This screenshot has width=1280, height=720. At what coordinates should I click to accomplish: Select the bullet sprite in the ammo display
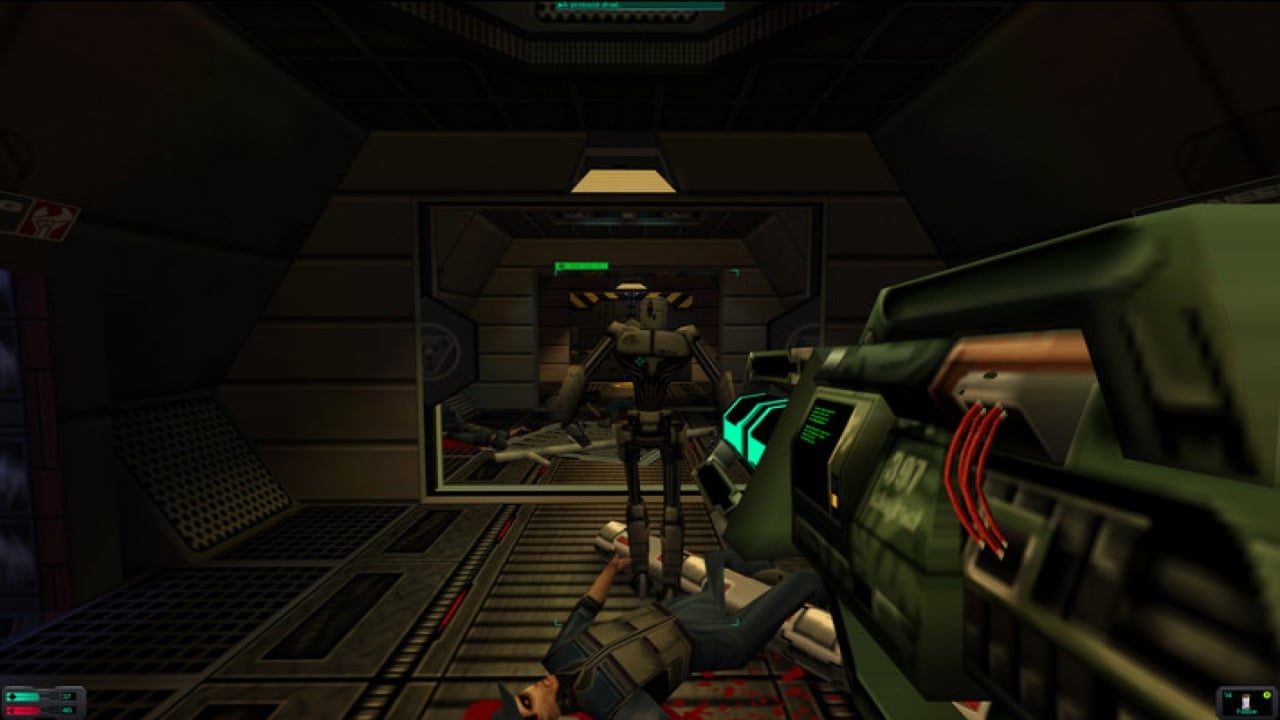(1245, 700)
